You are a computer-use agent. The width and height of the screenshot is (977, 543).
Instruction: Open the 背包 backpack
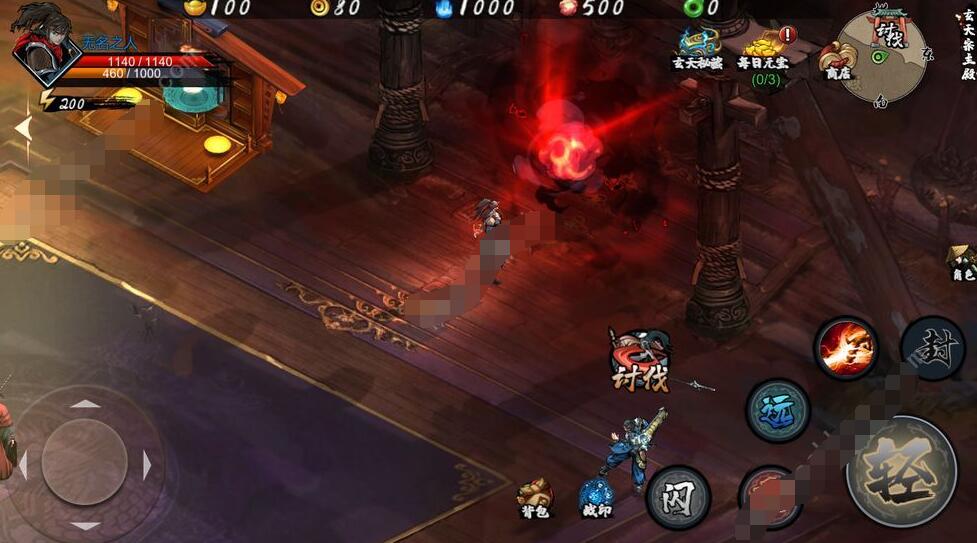(535, 497)
